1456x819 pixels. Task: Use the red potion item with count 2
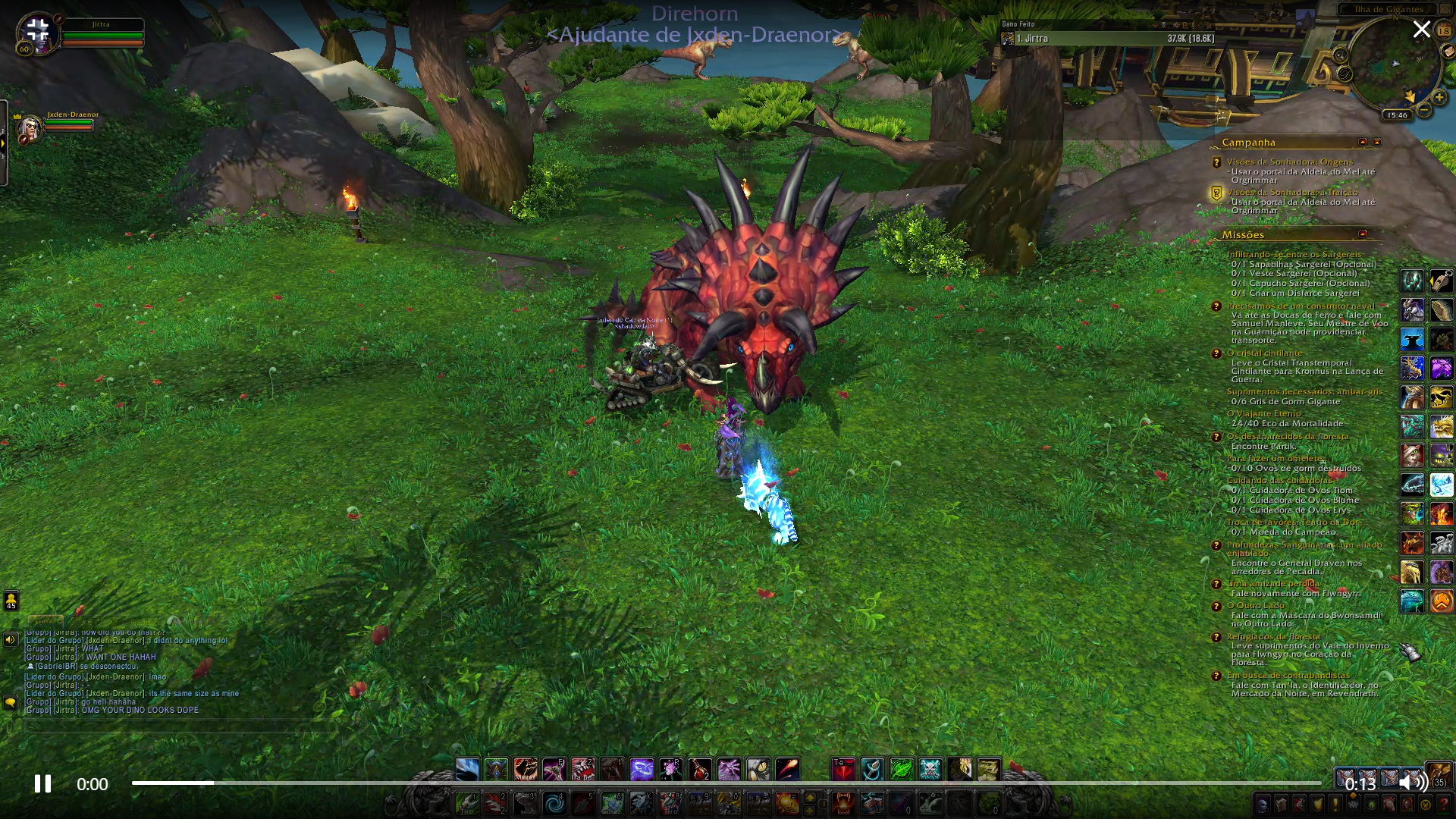[x=700, y=770]
